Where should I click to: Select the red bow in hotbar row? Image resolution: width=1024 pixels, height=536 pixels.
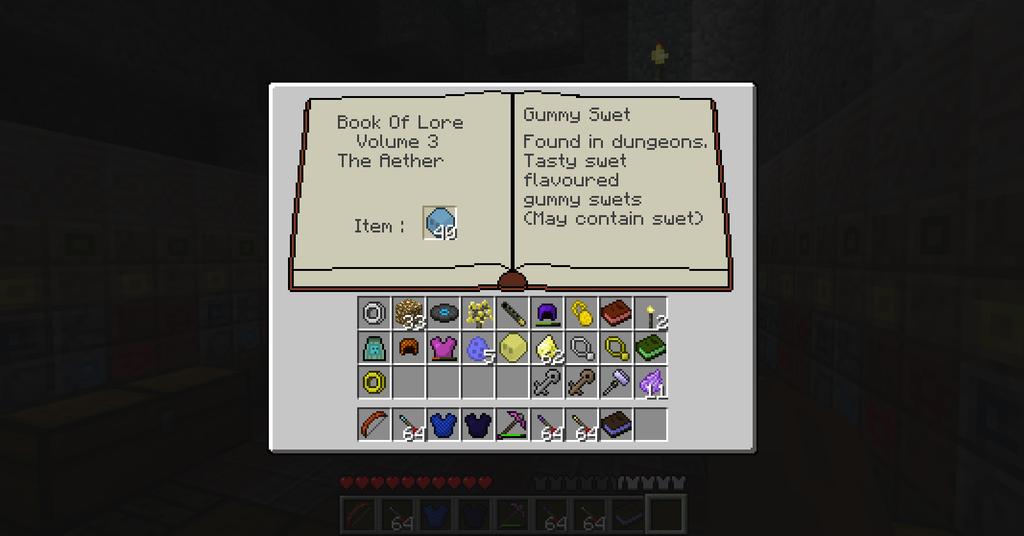374,424
